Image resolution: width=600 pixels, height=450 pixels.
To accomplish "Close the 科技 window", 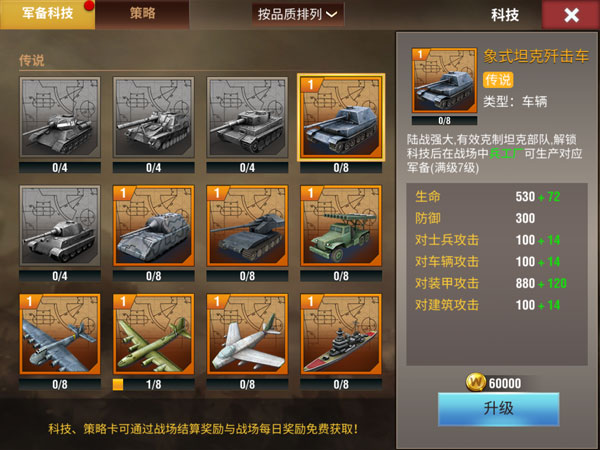I will [x=571, y=15].
